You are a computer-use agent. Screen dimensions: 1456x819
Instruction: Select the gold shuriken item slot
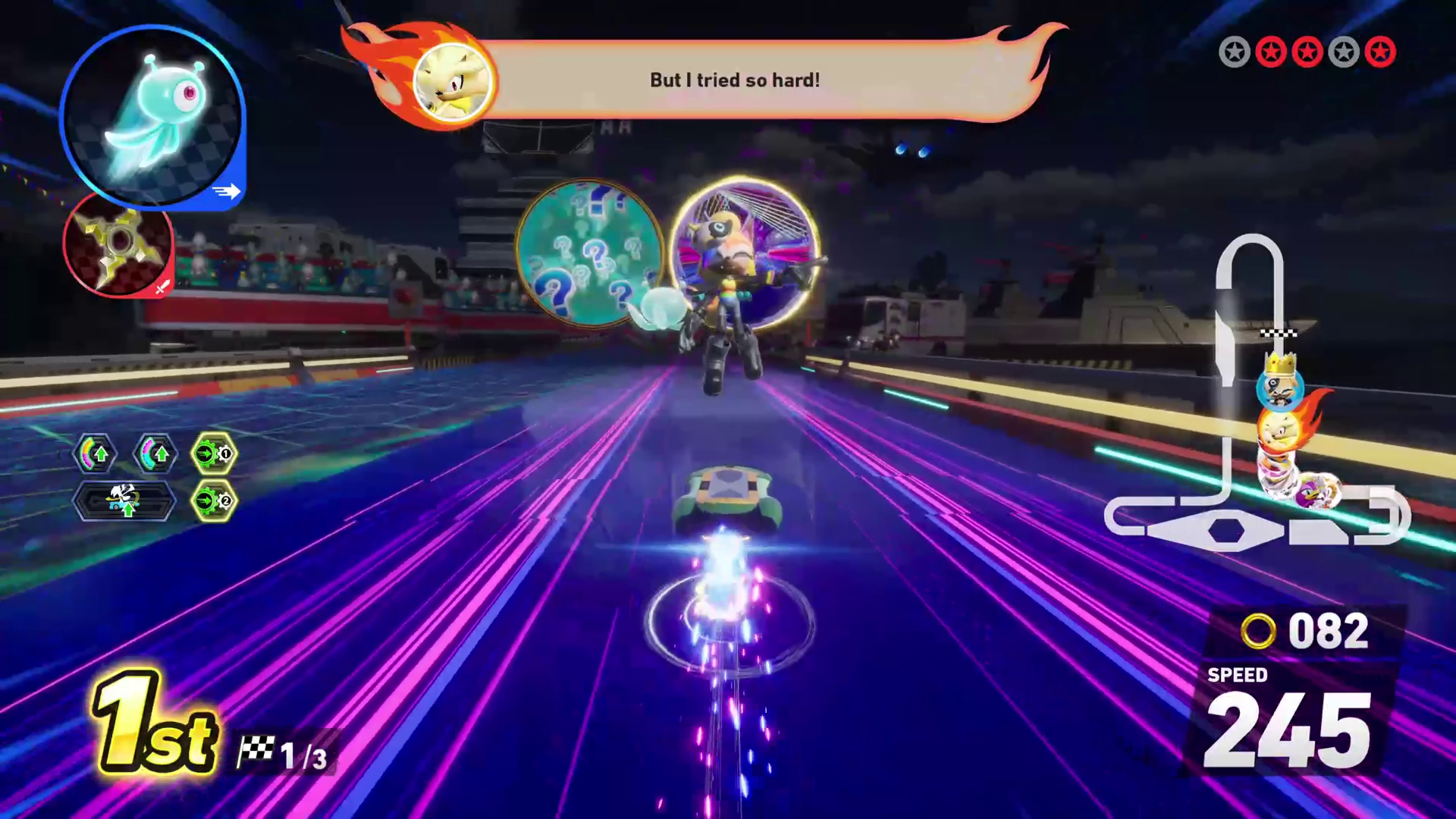pyautogui.click(x=118, y=244)
